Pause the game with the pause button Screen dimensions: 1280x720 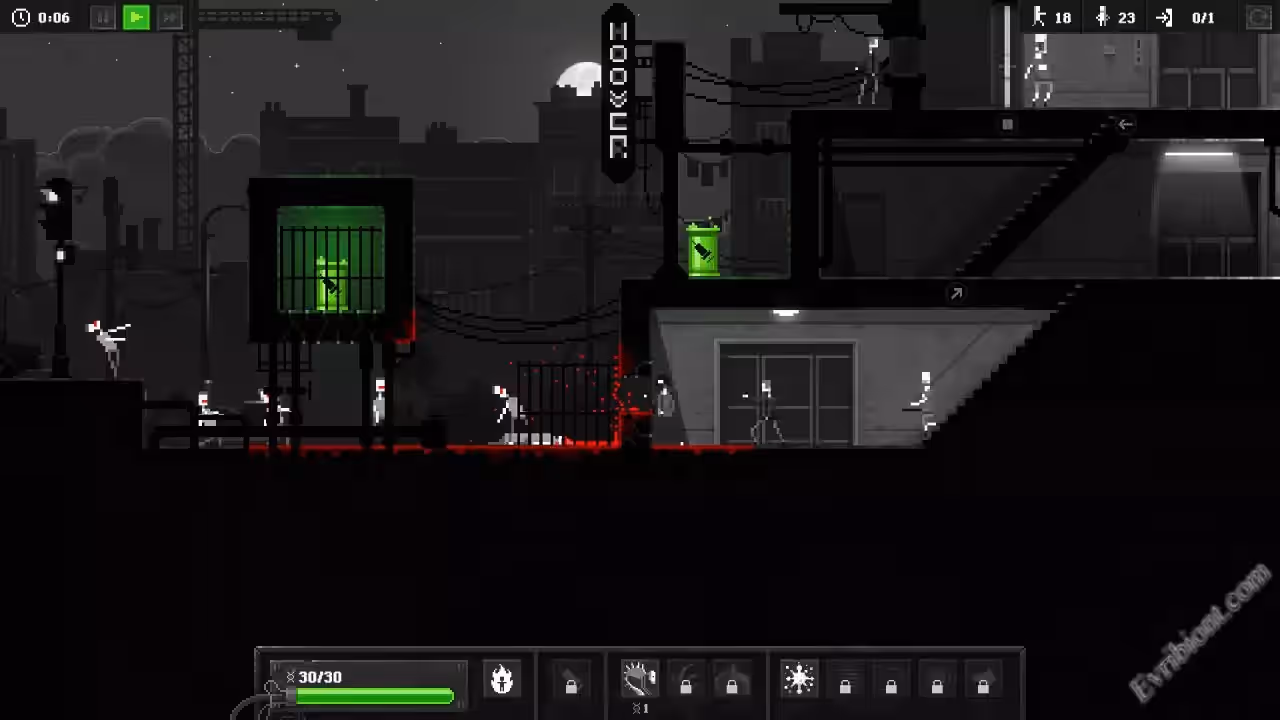(x=103, y=17)
